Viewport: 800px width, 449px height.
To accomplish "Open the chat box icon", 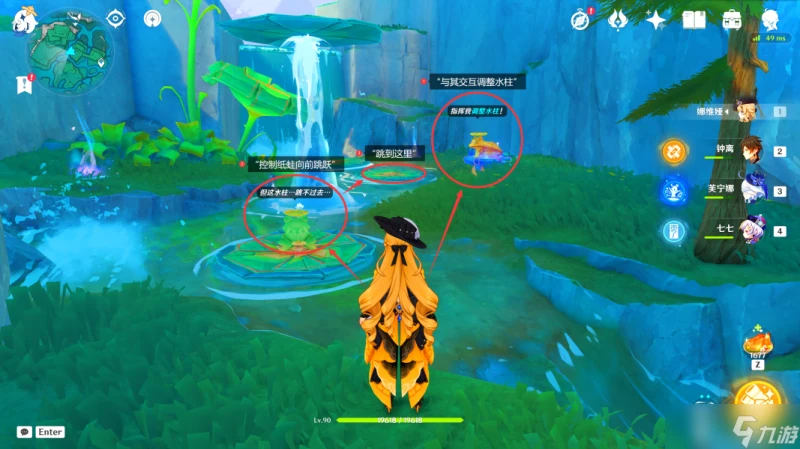I will (x=23, y=432).
